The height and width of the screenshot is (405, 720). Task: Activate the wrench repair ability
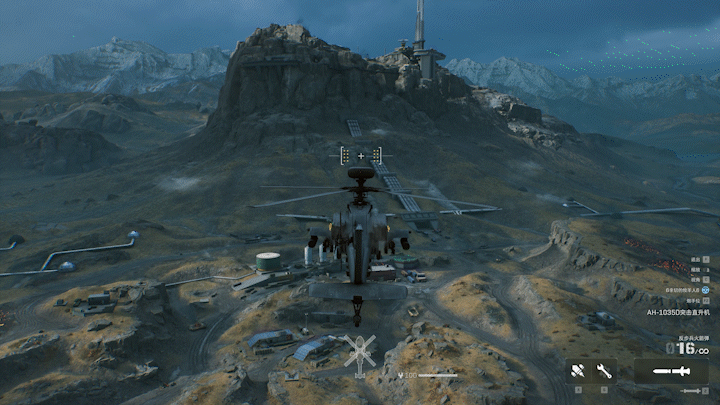pyautogui.click(x=604, y=371)
